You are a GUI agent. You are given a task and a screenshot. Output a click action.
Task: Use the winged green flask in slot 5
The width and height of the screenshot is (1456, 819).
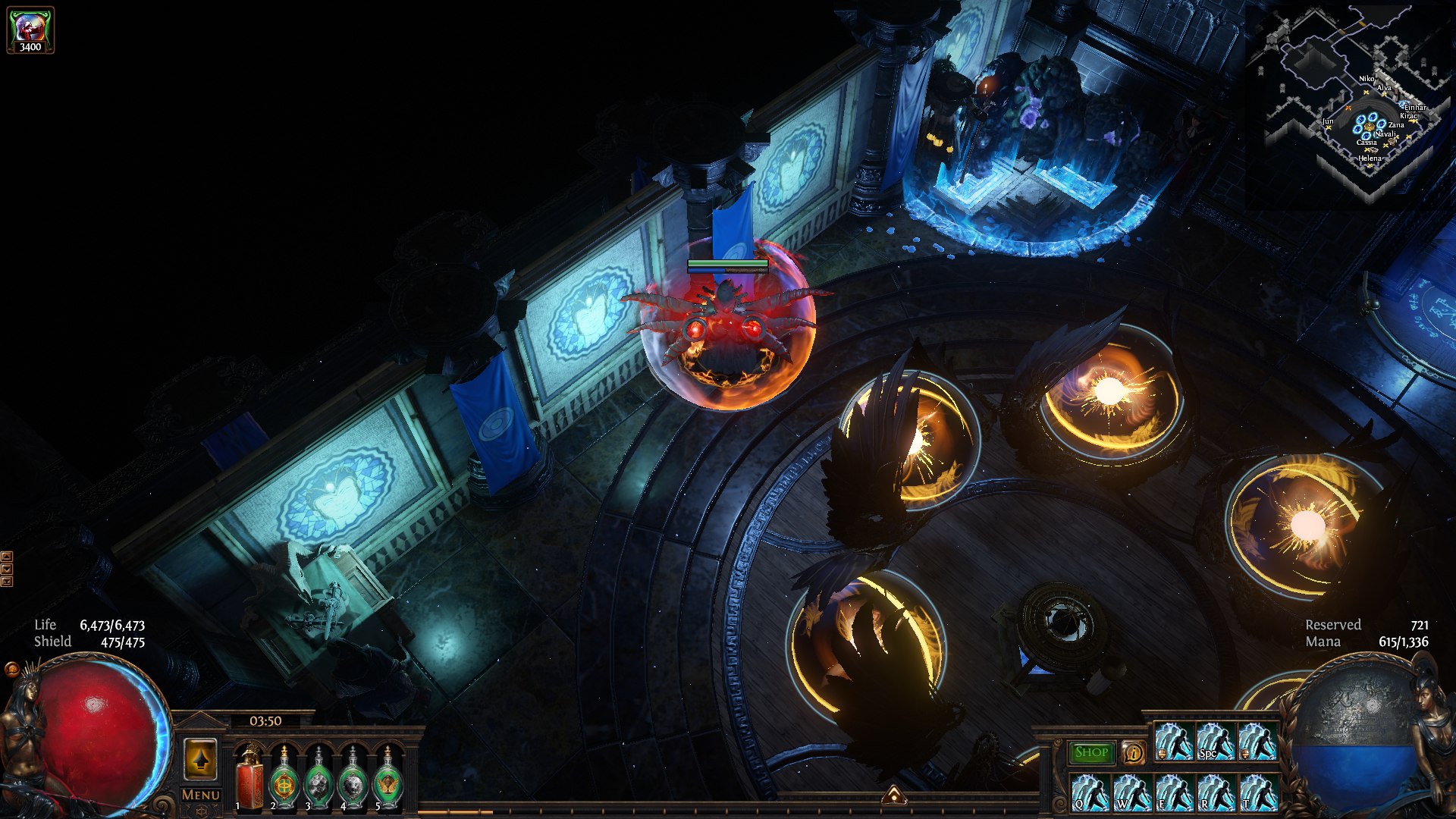pyautogui.click(x=388, y=779)
